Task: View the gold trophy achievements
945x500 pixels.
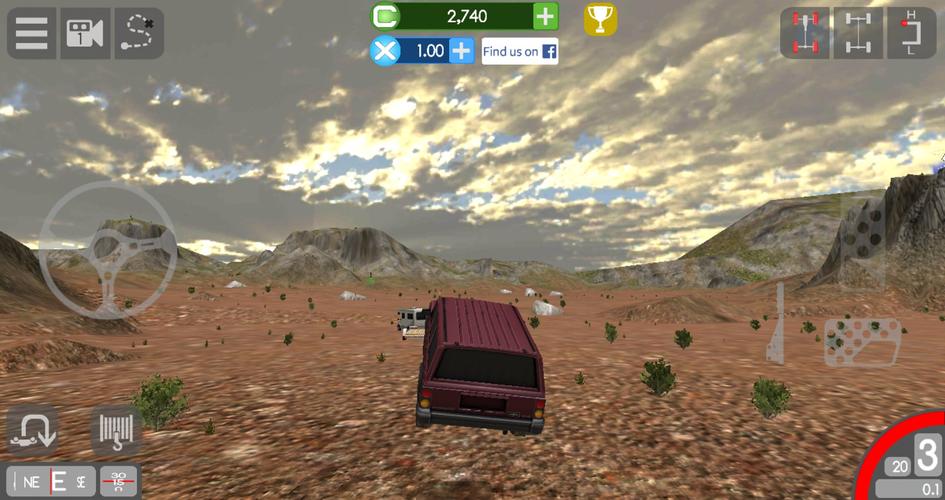Action: click(x=600, y=18)
